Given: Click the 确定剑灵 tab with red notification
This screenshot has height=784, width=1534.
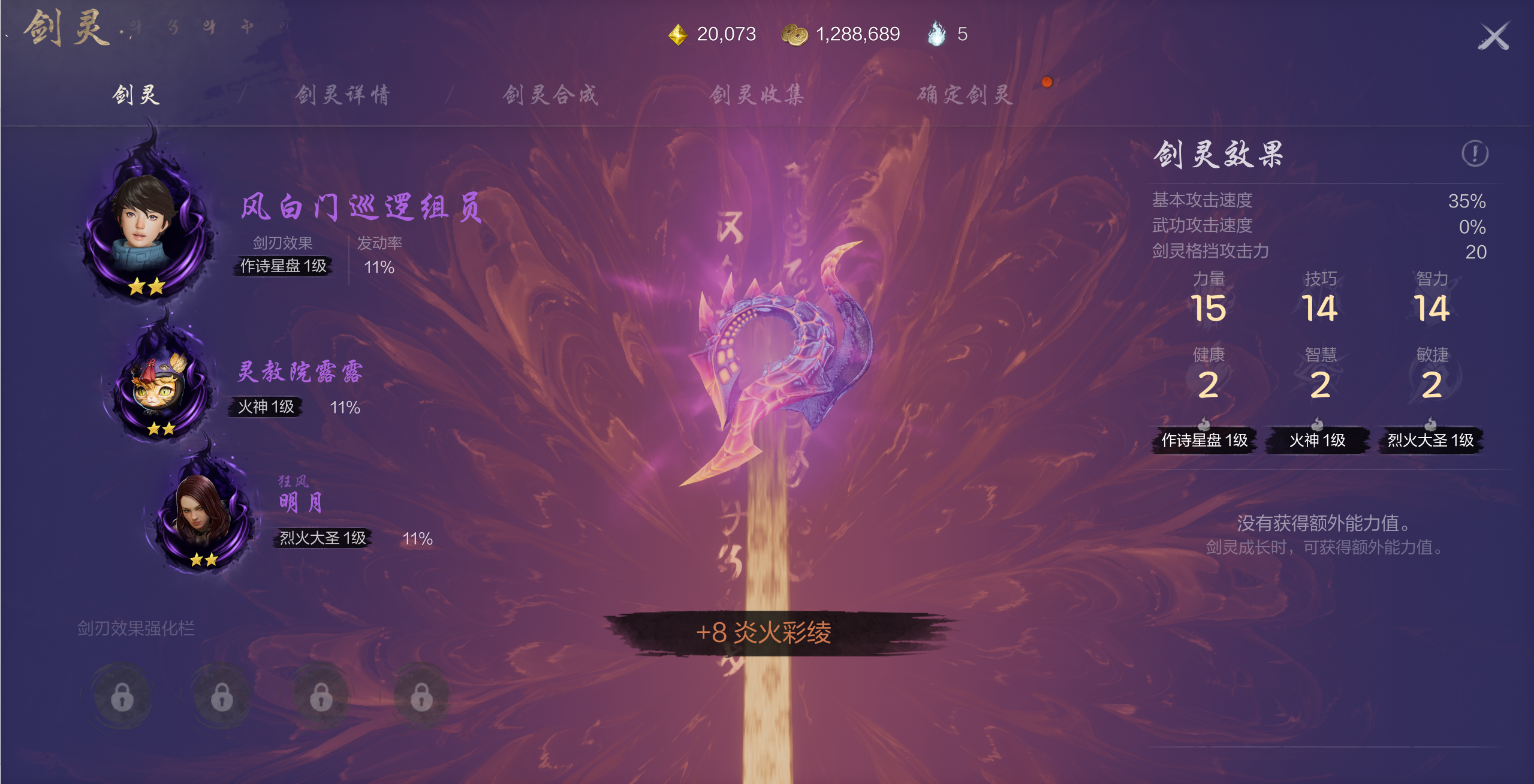Looking at the screenshot, I should pyautogui.click(x=963, y=96).
